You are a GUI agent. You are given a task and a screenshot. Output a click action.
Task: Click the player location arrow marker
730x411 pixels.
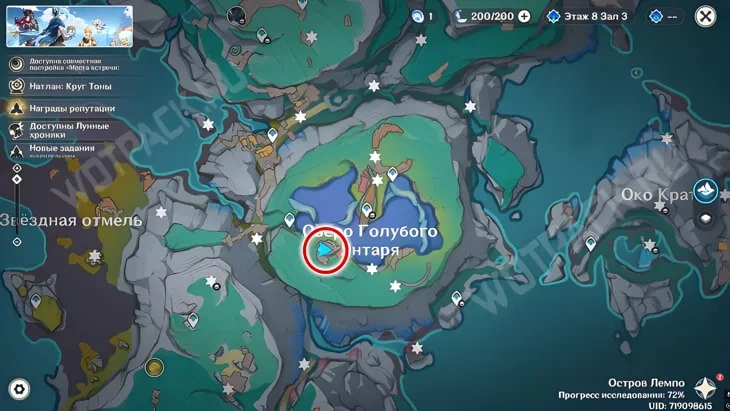click(x=325, y=250)
